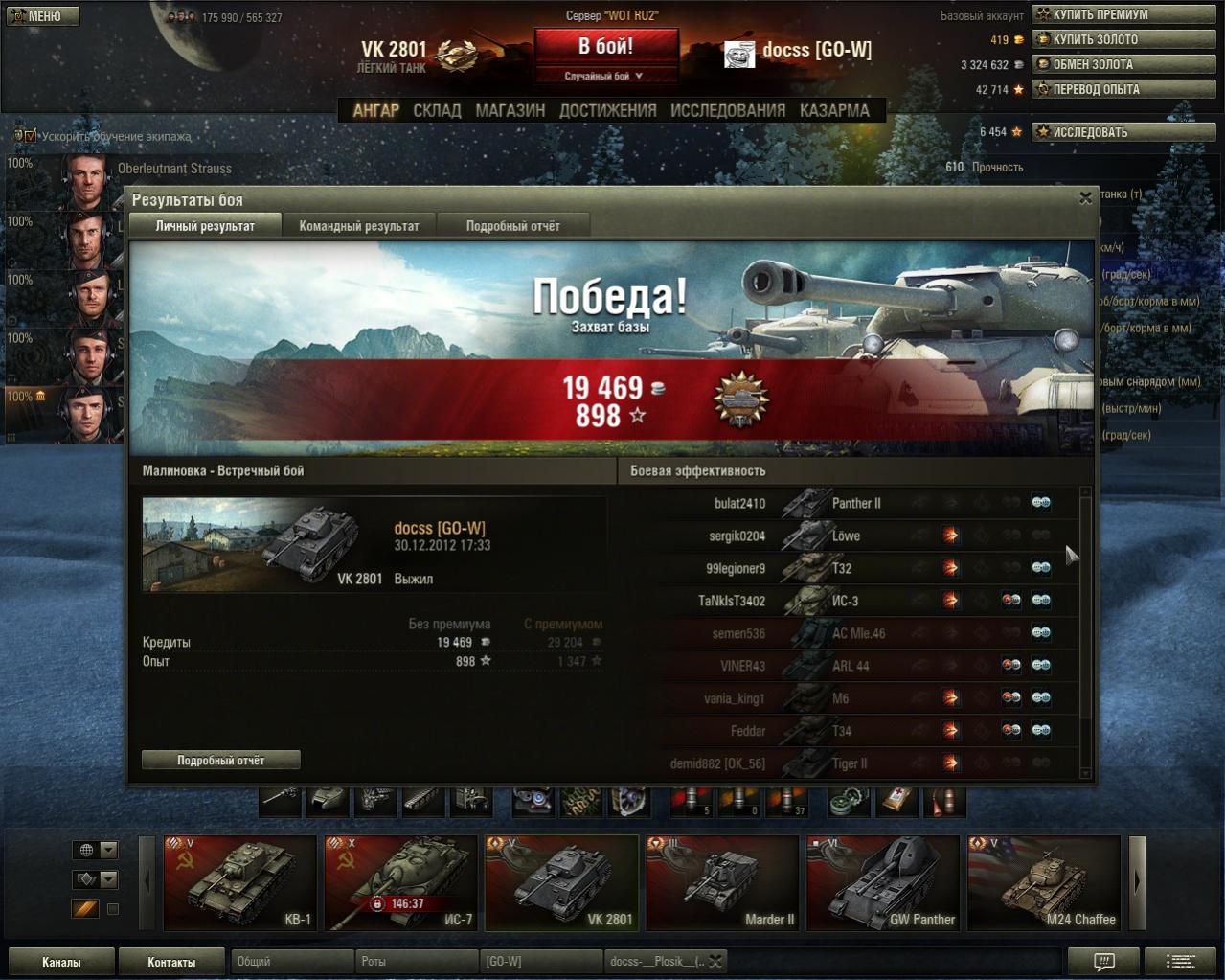This screenshot has height=980, width=1225.
Task: Open the Подробный отчёт tab
Action: coord(512,226)
